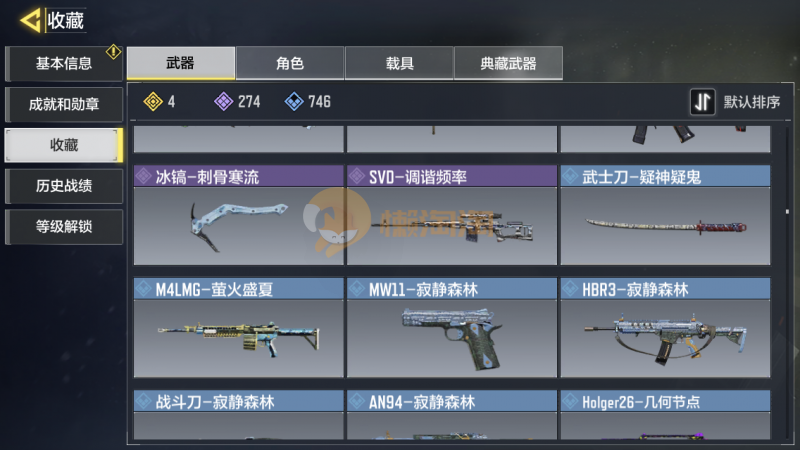Choose the 武士刀-疑神疑鬼 katana card
The height and width of the screenshot is (450, 800).
pyautogui.click(x=664, y=215)
